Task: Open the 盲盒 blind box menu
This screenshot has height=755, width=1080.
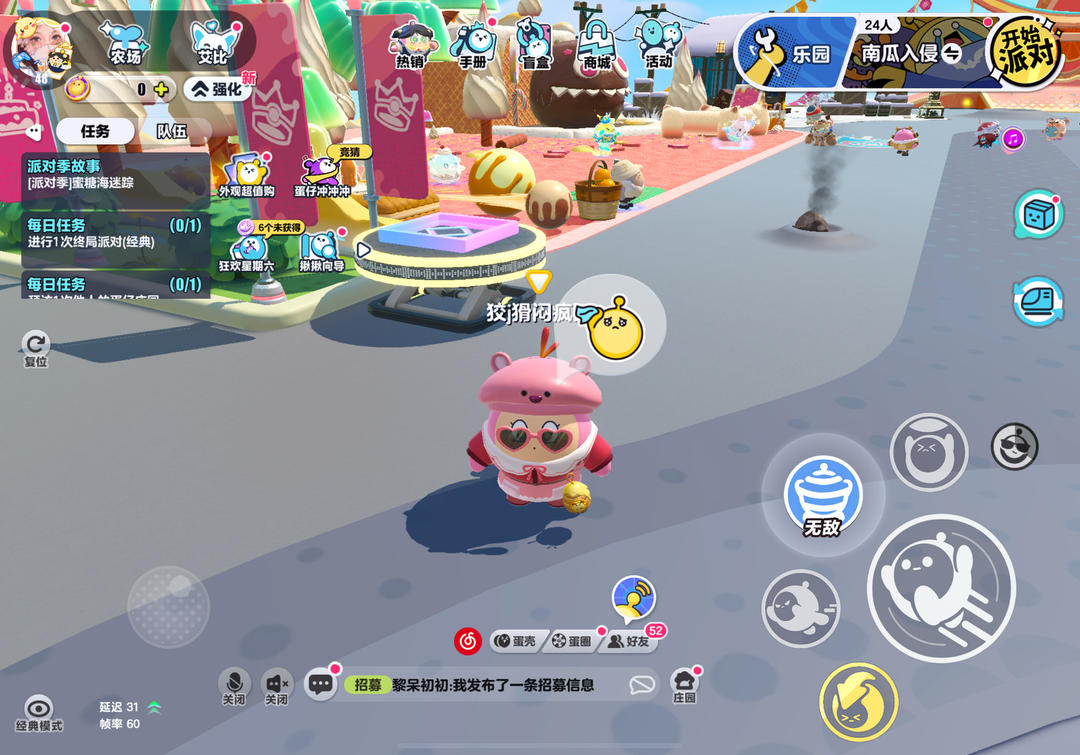Action: pyautogui.click(x=534, y=46)
